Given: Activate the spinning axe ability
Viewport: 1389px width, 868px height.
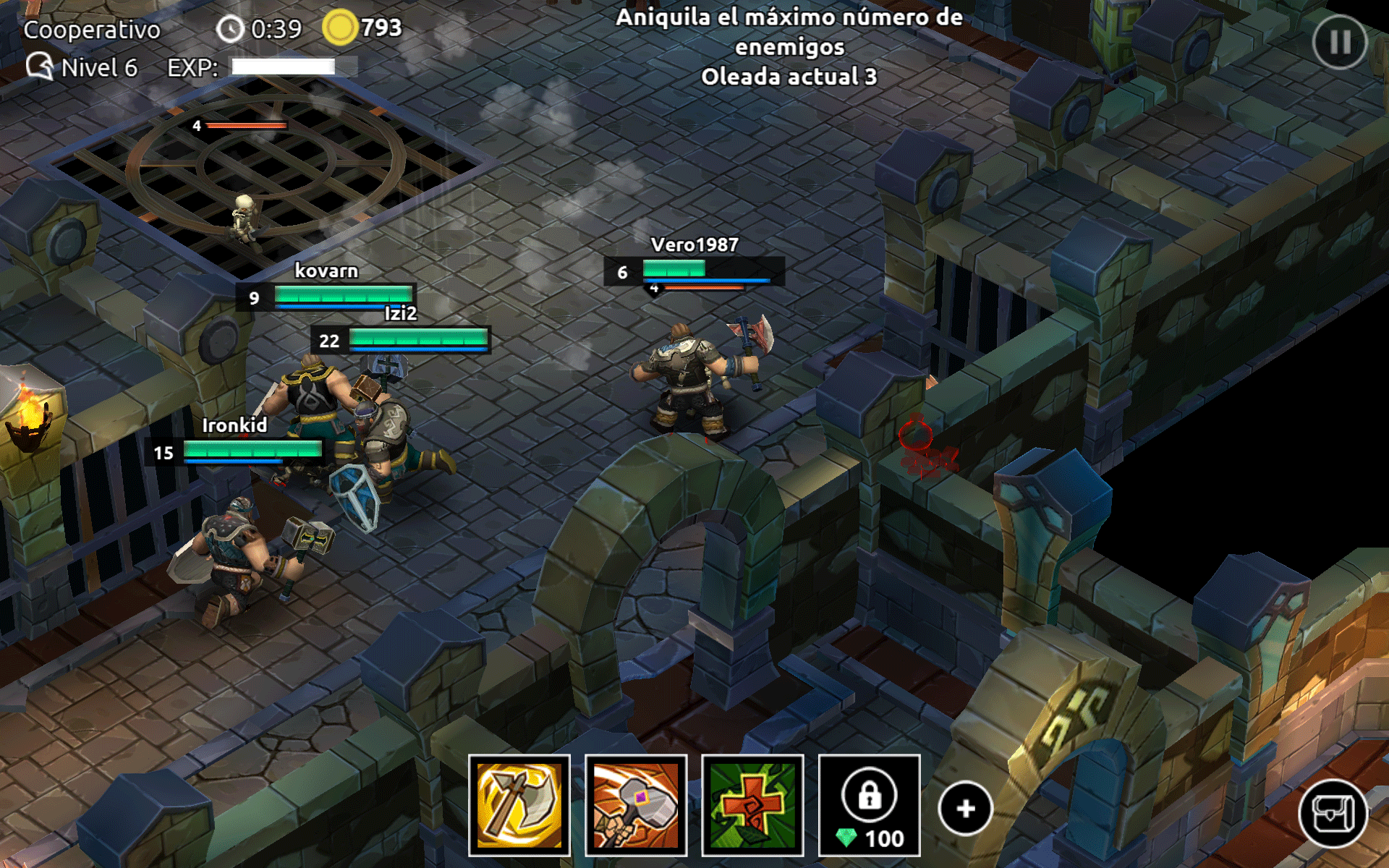Looking at the screenshot, I should [519, 805].
